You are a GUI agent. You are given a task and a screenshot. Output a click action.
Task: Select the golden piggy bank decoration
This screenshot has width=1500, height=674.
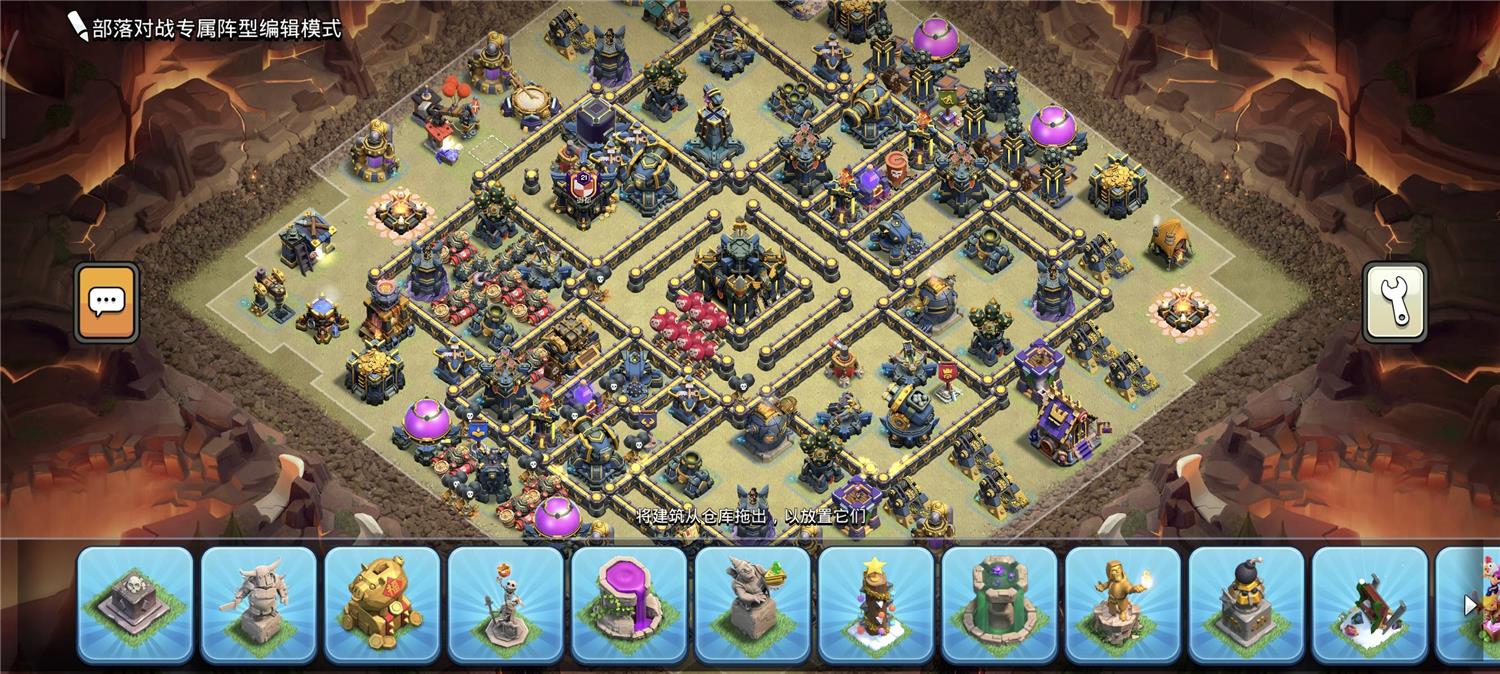[382, 604]
